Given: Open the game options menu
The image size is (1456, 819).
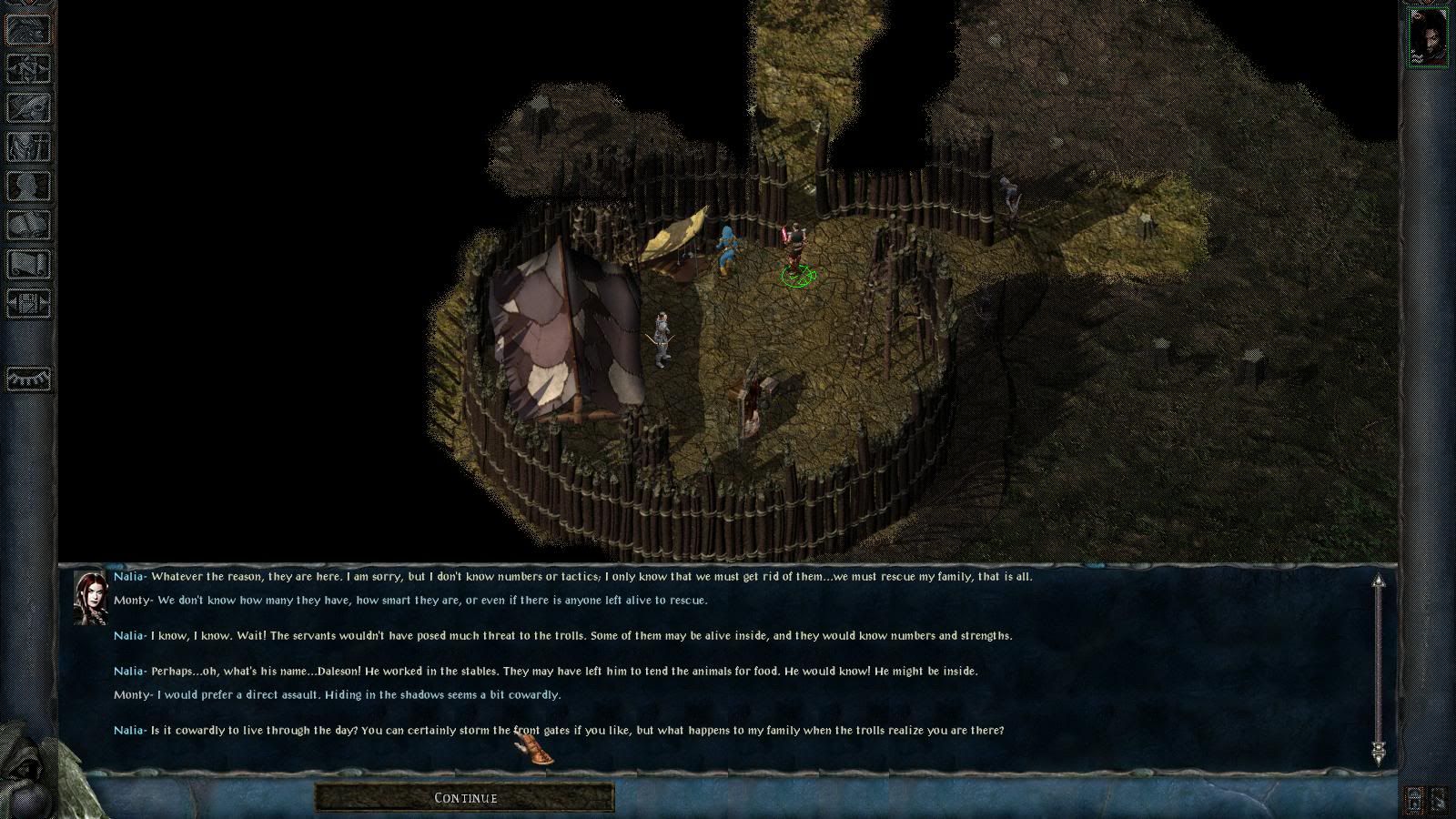Looking at the screenshot, I should point(28,303).
